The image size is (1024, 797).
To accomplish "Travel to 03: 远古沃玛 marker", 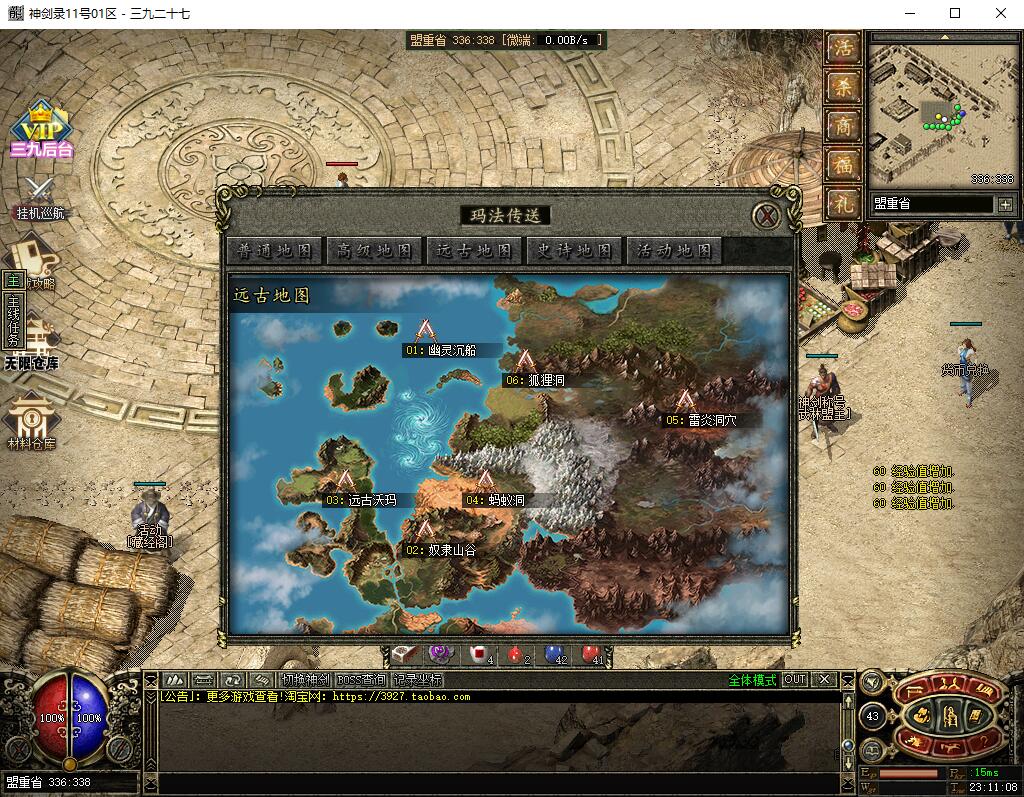I will tap(346, 482).
